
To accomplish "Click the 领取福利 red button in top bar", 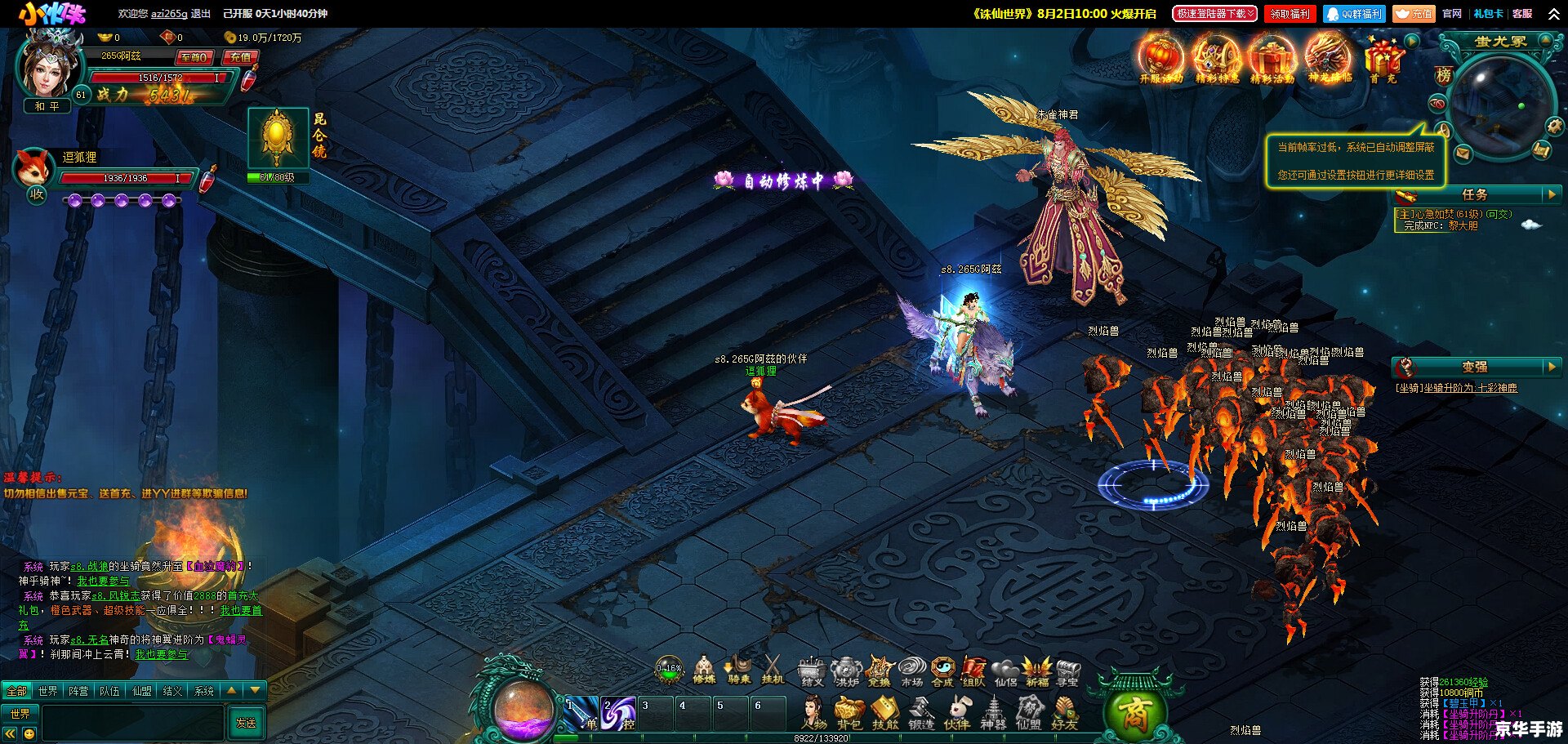I will (1290, 14).
